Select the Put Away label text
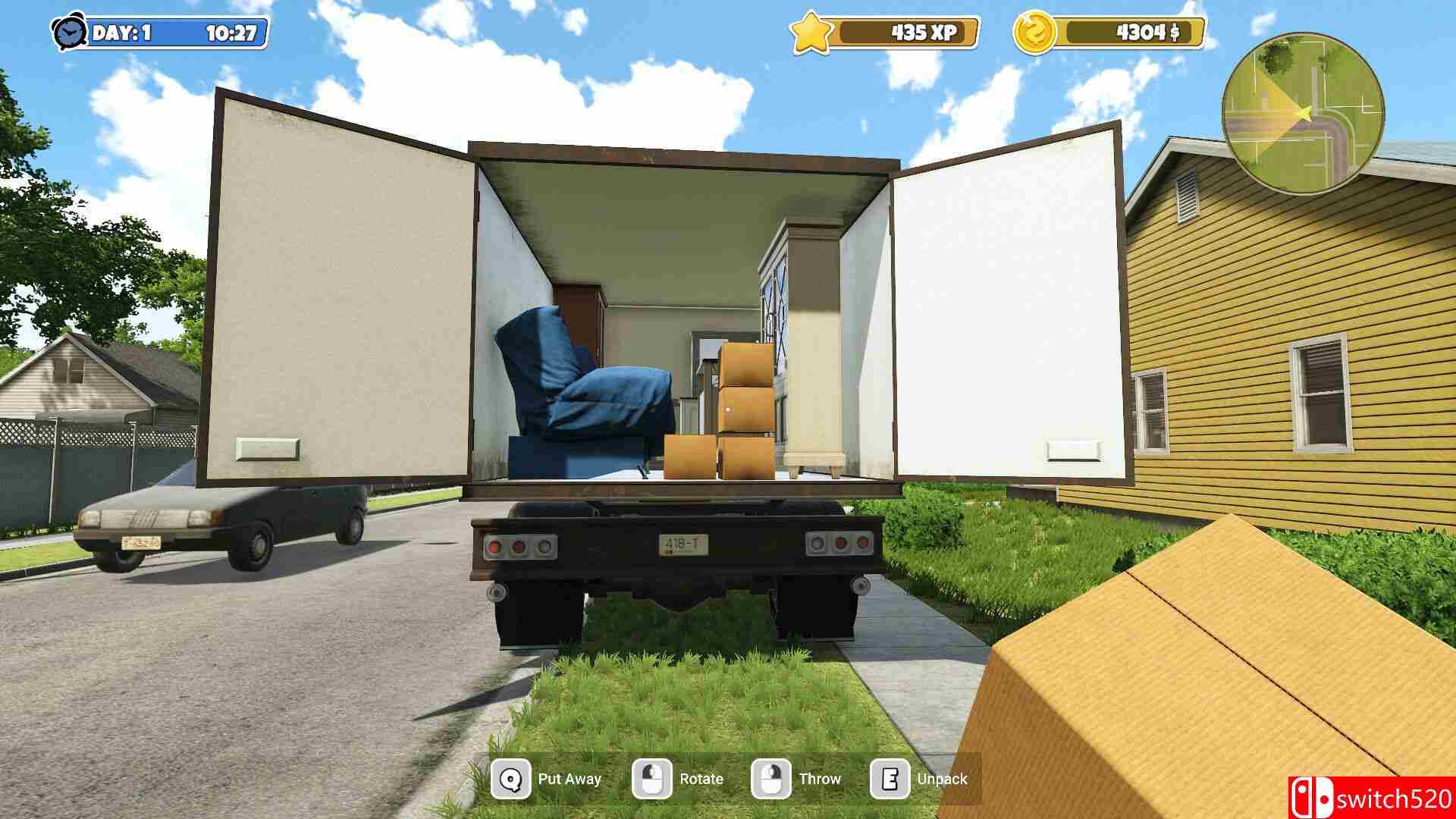The image size is (1456, 819). pyautogui.click(x=571, y=778)
